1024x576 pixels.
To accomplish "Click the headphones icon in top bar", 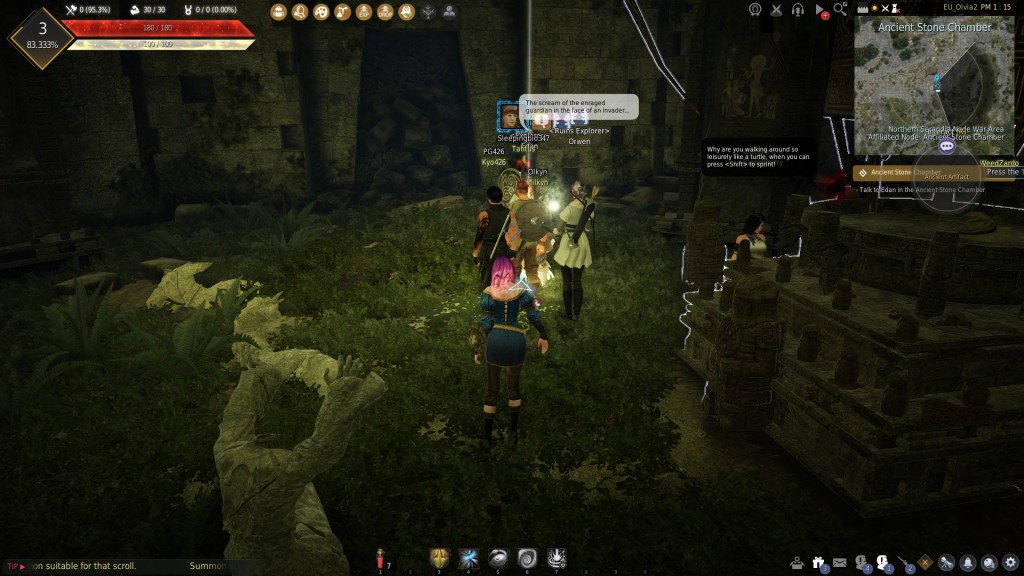I will pos(798,9).
